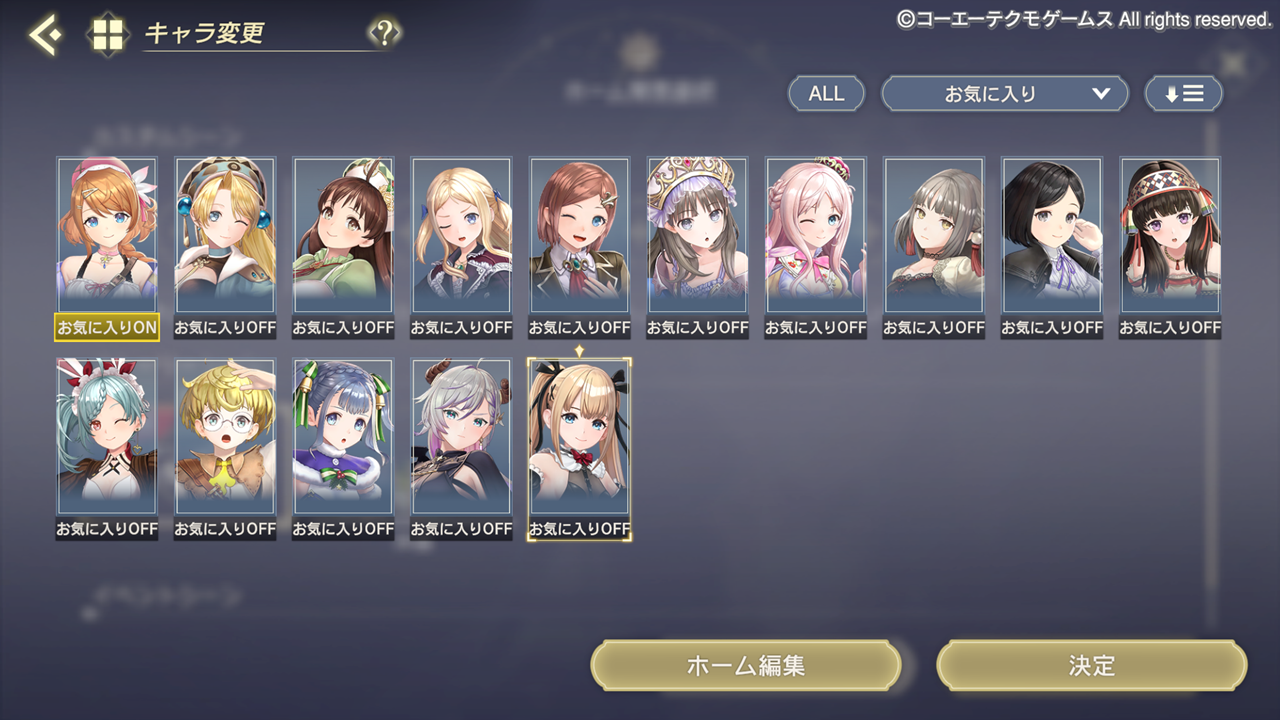Select the orange-haired girl with pink hat
Screen dimensions: 1280x720
click(x=107, y=235)
